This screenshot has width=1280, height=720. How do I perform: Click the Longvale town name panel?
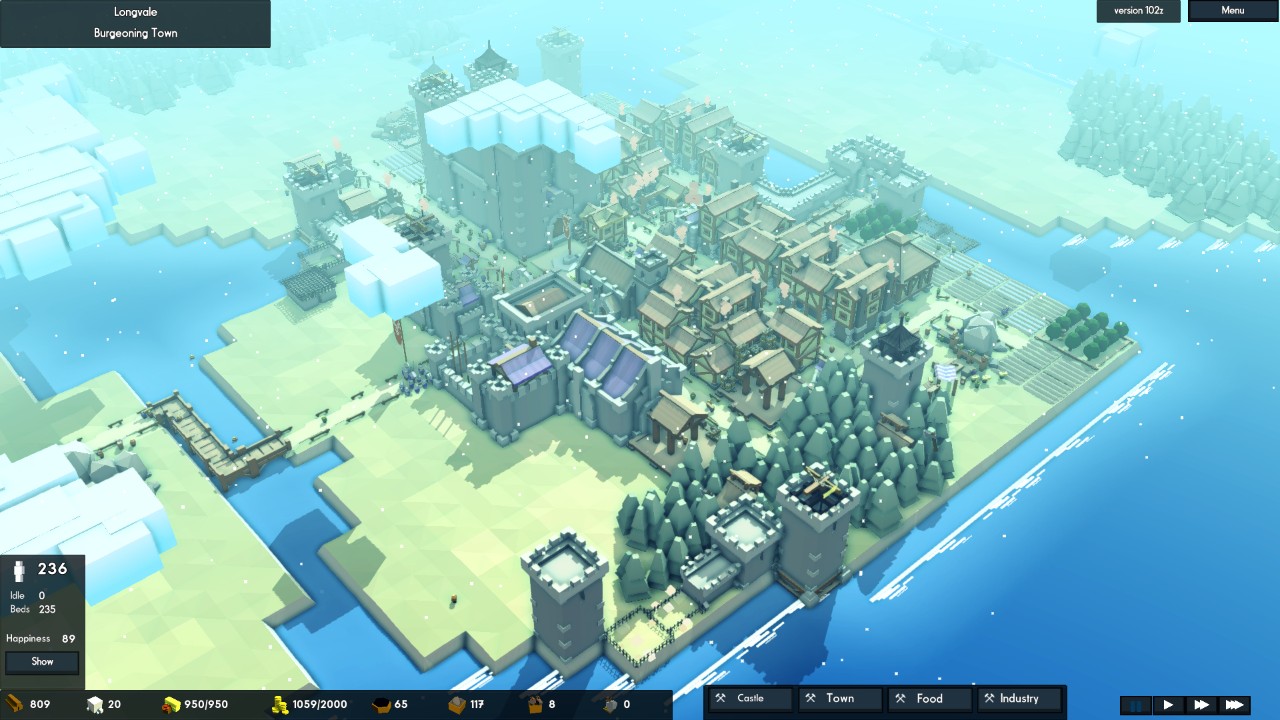tap(135, 23)
